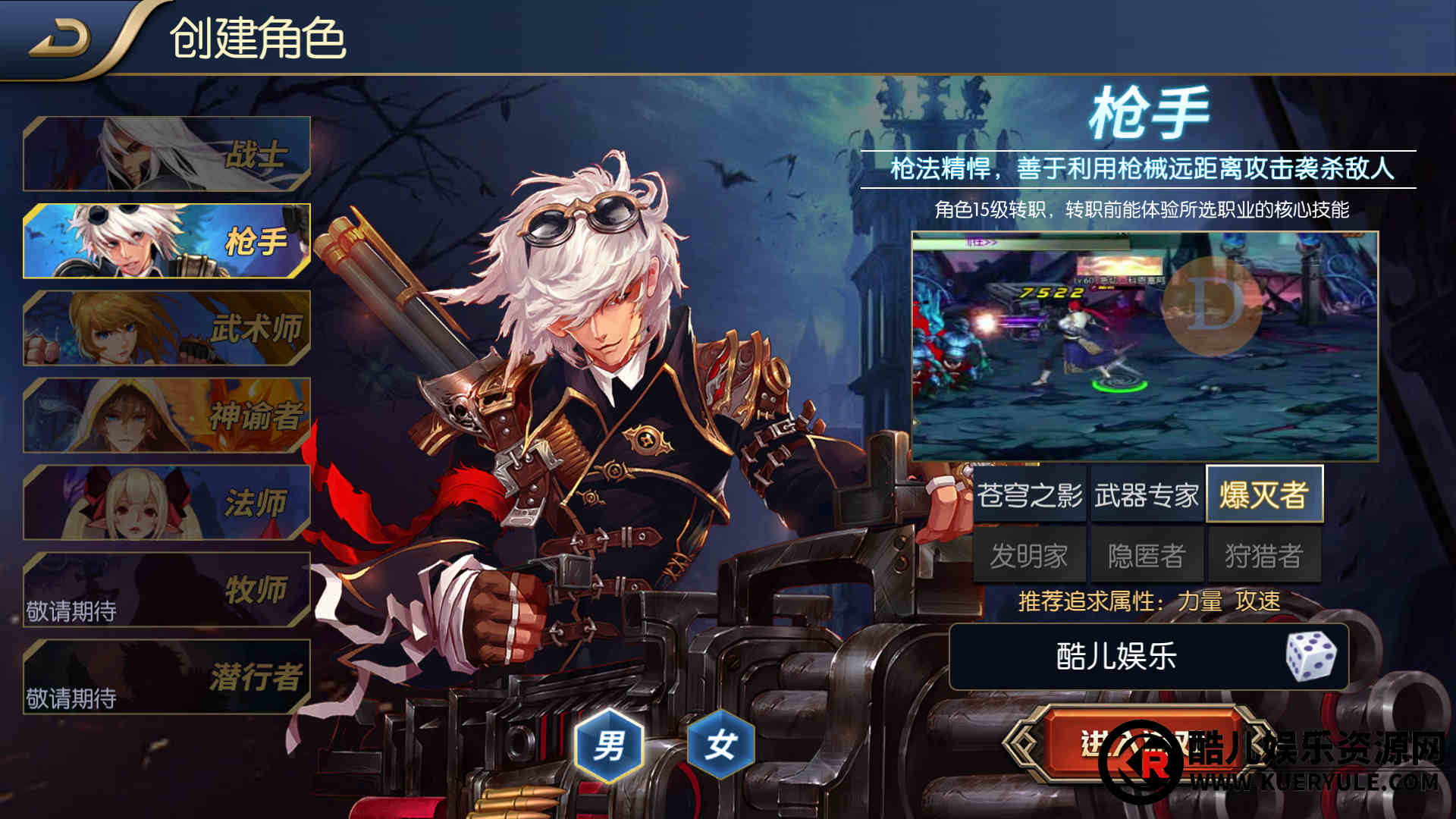Pick the 武术师 martial artist class
Image resolution: width=1456 pixels, height=819 pixels.
pos(167,328)
